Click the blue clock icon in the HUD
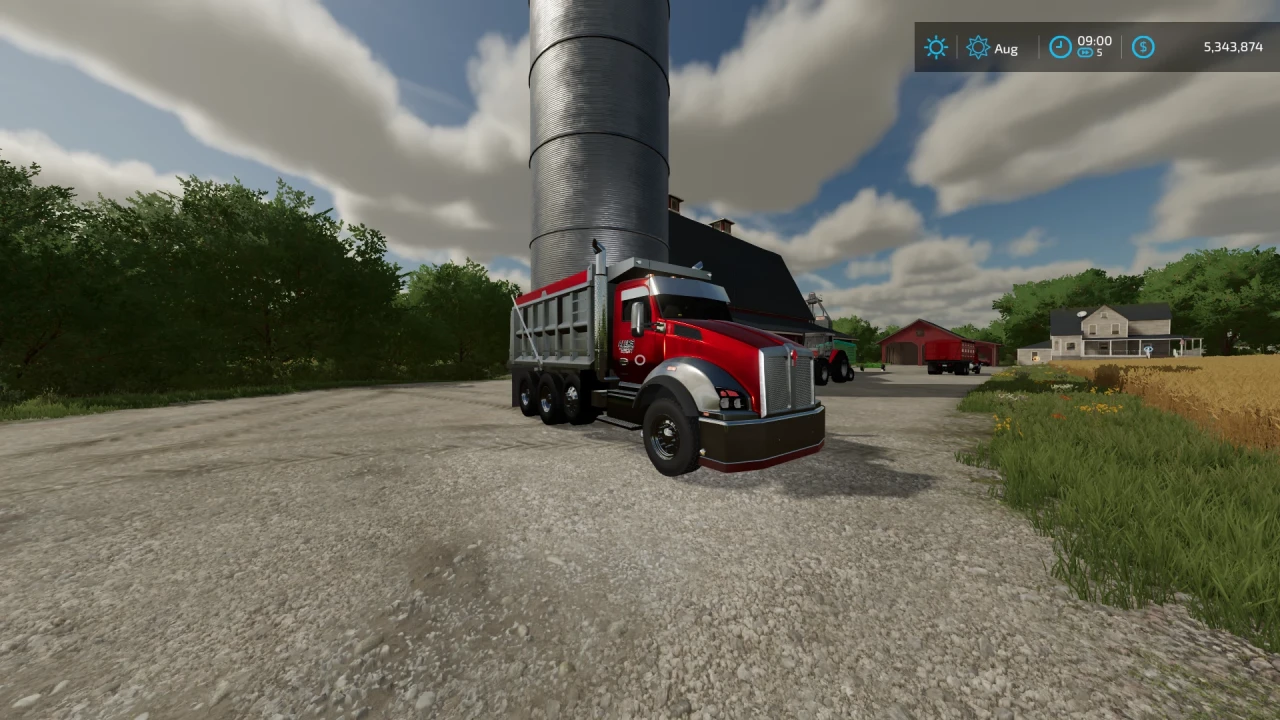The width and height of the screenshot is (1280, 720). (x=1061, y=48)
